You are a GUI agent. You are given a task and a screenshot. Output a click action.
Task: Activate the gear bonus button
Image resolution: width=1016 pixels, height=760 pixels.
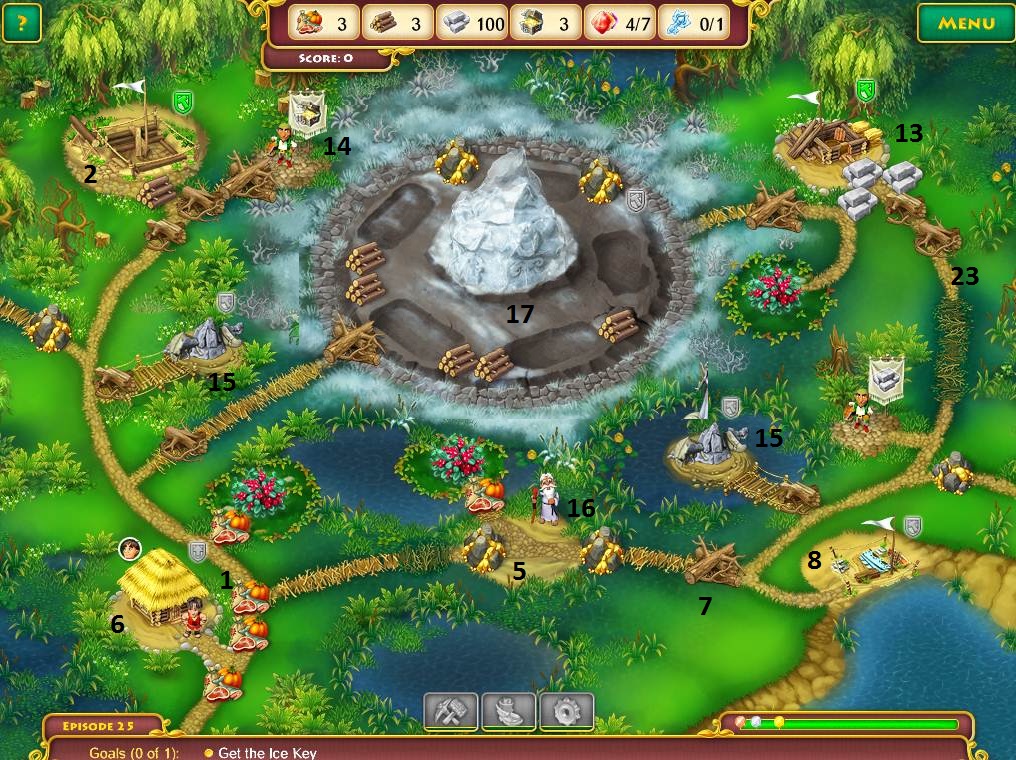click(x=567, y=711)
